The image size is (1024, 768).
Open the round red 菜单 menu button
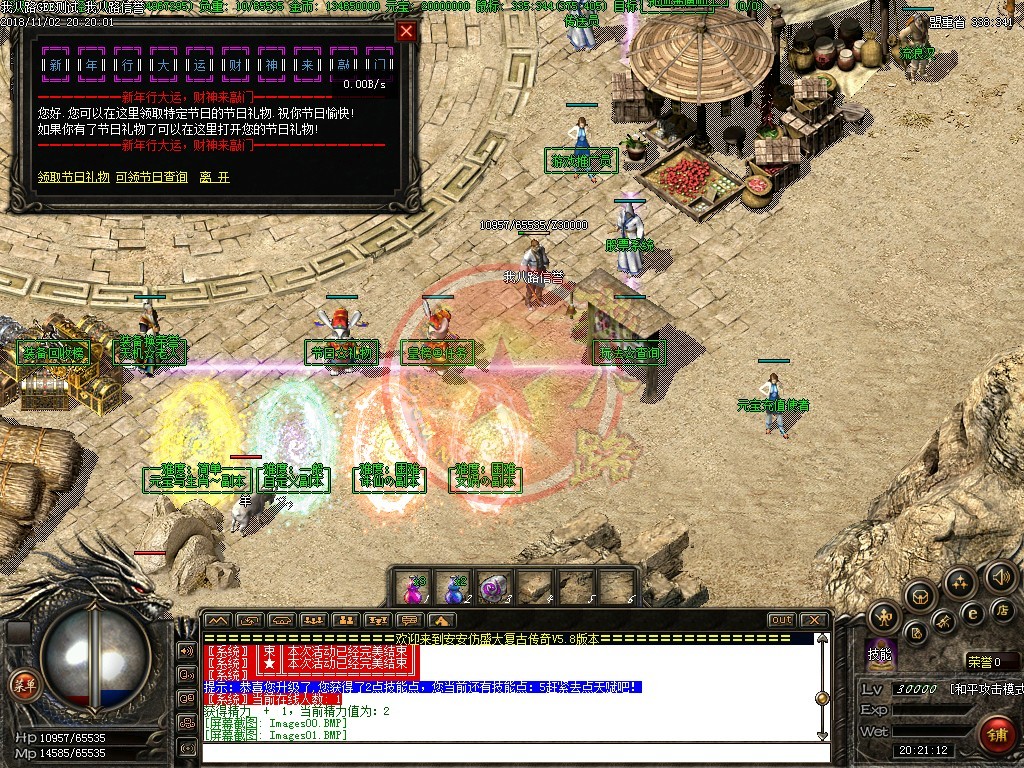[22, 685]
